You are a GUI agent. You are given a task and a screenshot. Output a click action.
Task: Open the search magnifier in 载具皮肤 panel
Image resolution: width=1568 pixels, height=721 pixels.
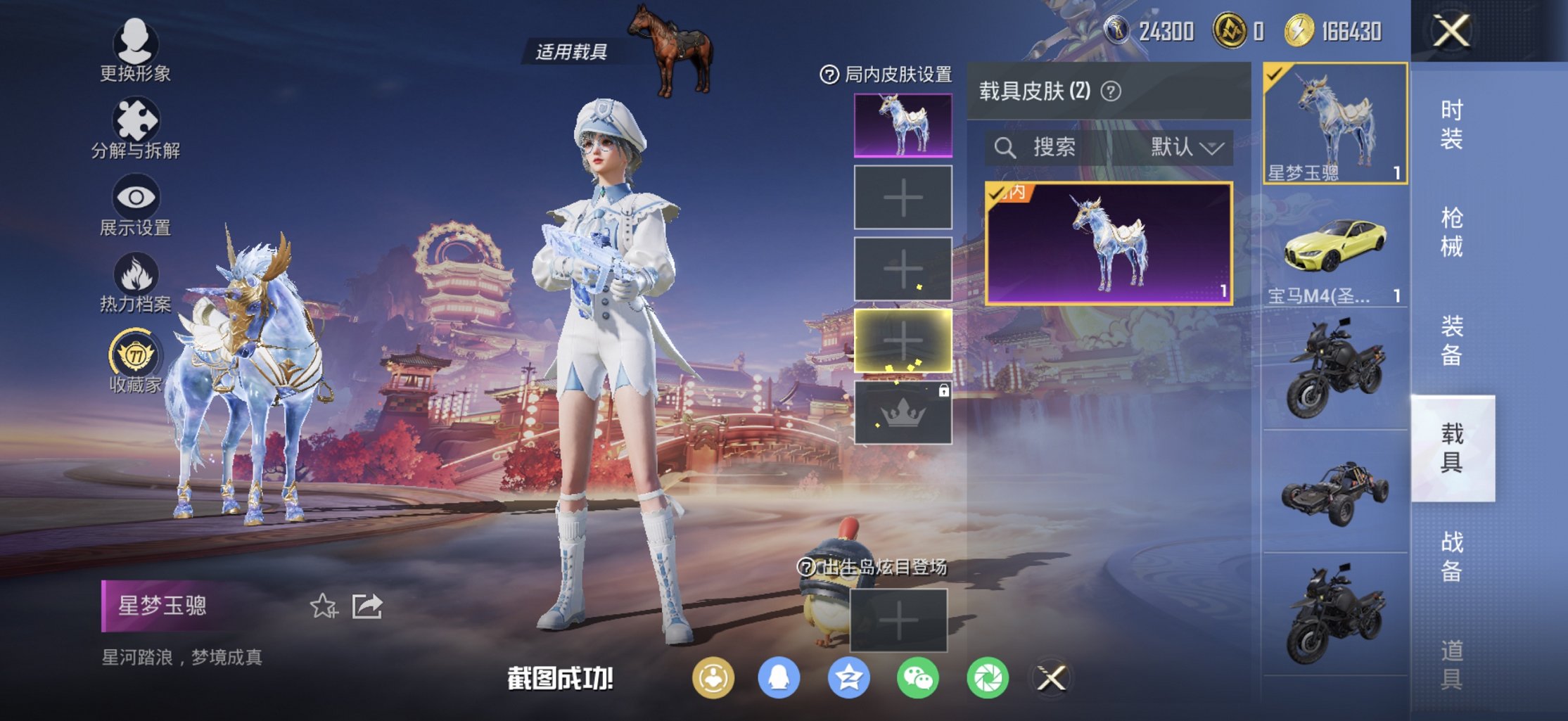click(x=1005, y=148)
